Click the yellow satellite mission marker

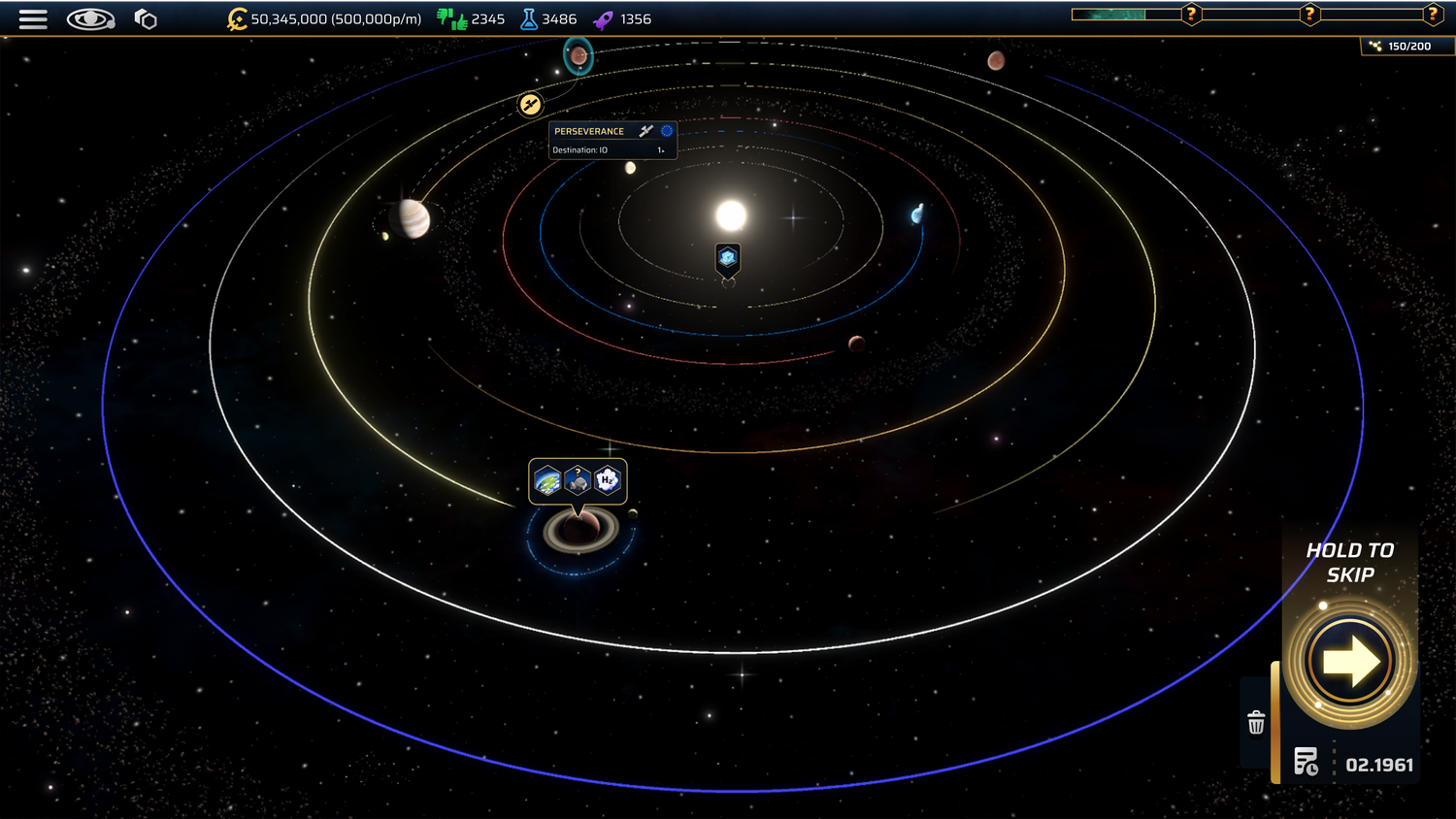(530, 105)
